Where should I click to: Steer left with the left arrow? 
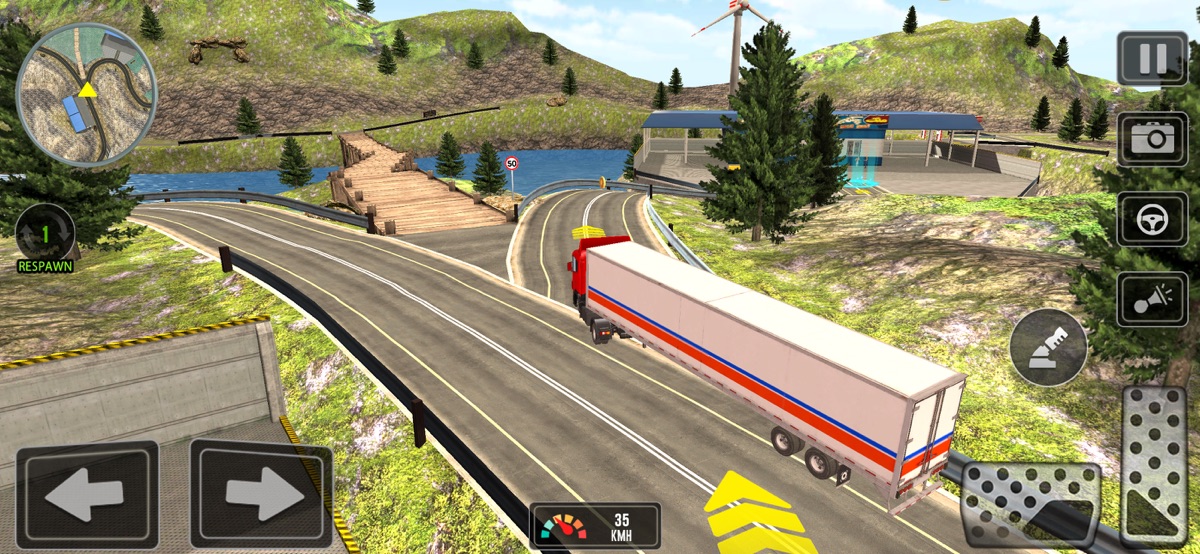87,495
